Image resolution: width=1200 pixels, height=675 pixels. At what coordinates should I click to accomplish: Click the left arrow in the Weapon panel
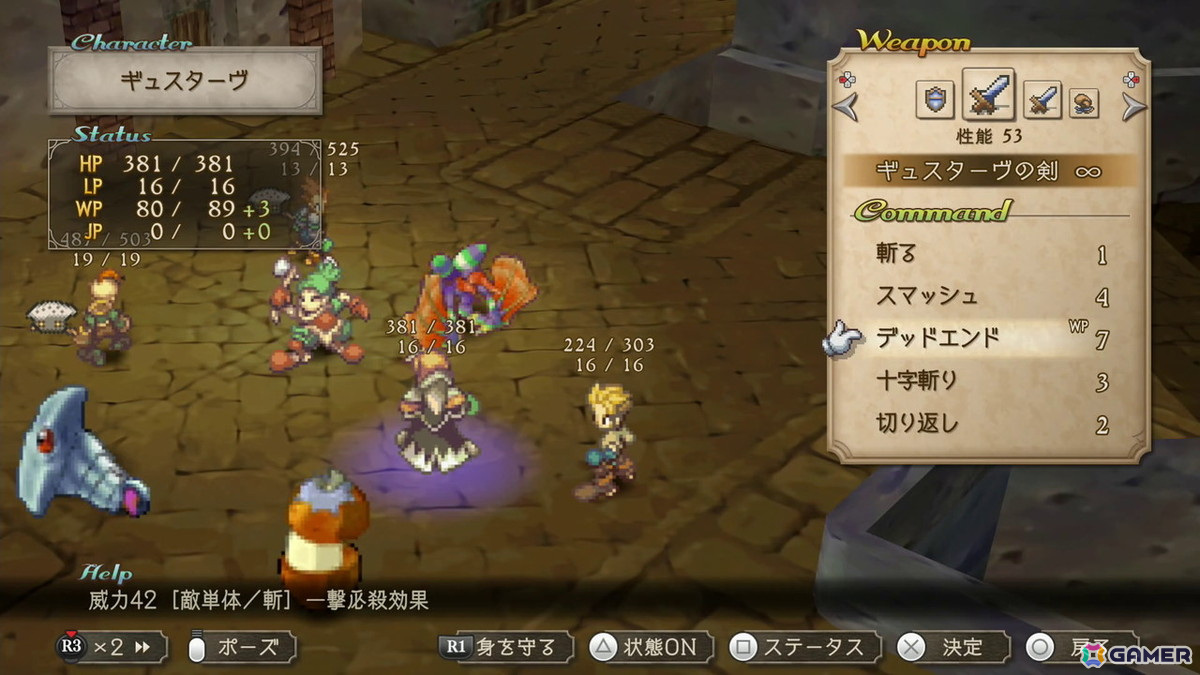pos(847,104)
